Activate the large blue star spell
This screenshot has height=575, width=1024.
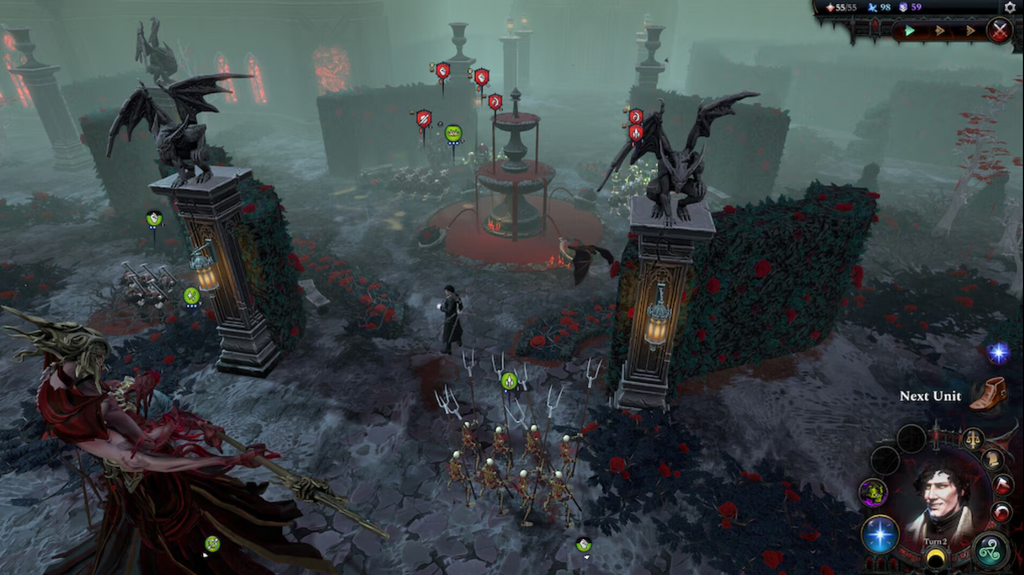(879, 533)
